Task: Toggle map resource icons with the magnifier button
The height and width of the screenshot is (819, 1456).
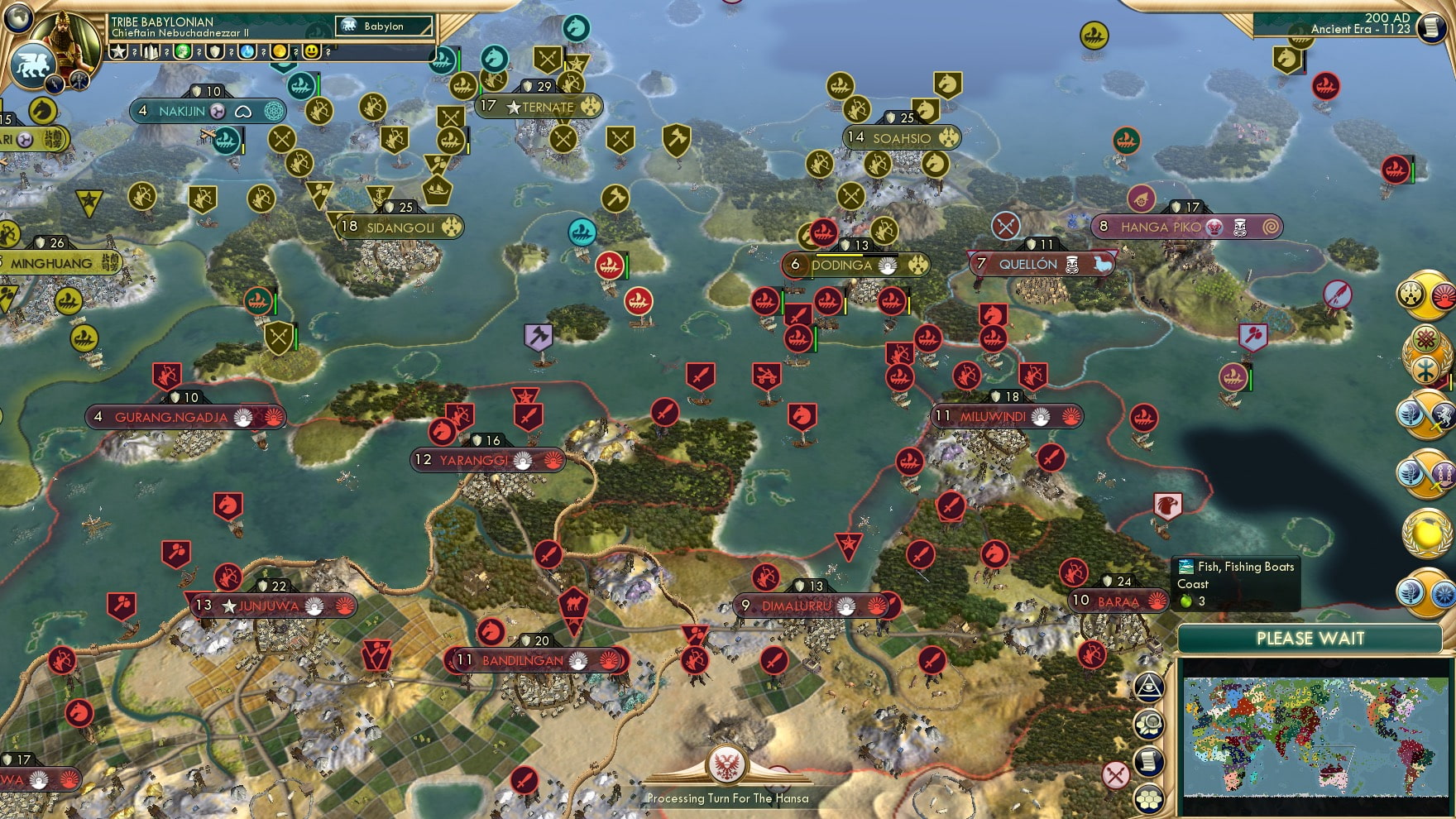Action: (1148, 722)
